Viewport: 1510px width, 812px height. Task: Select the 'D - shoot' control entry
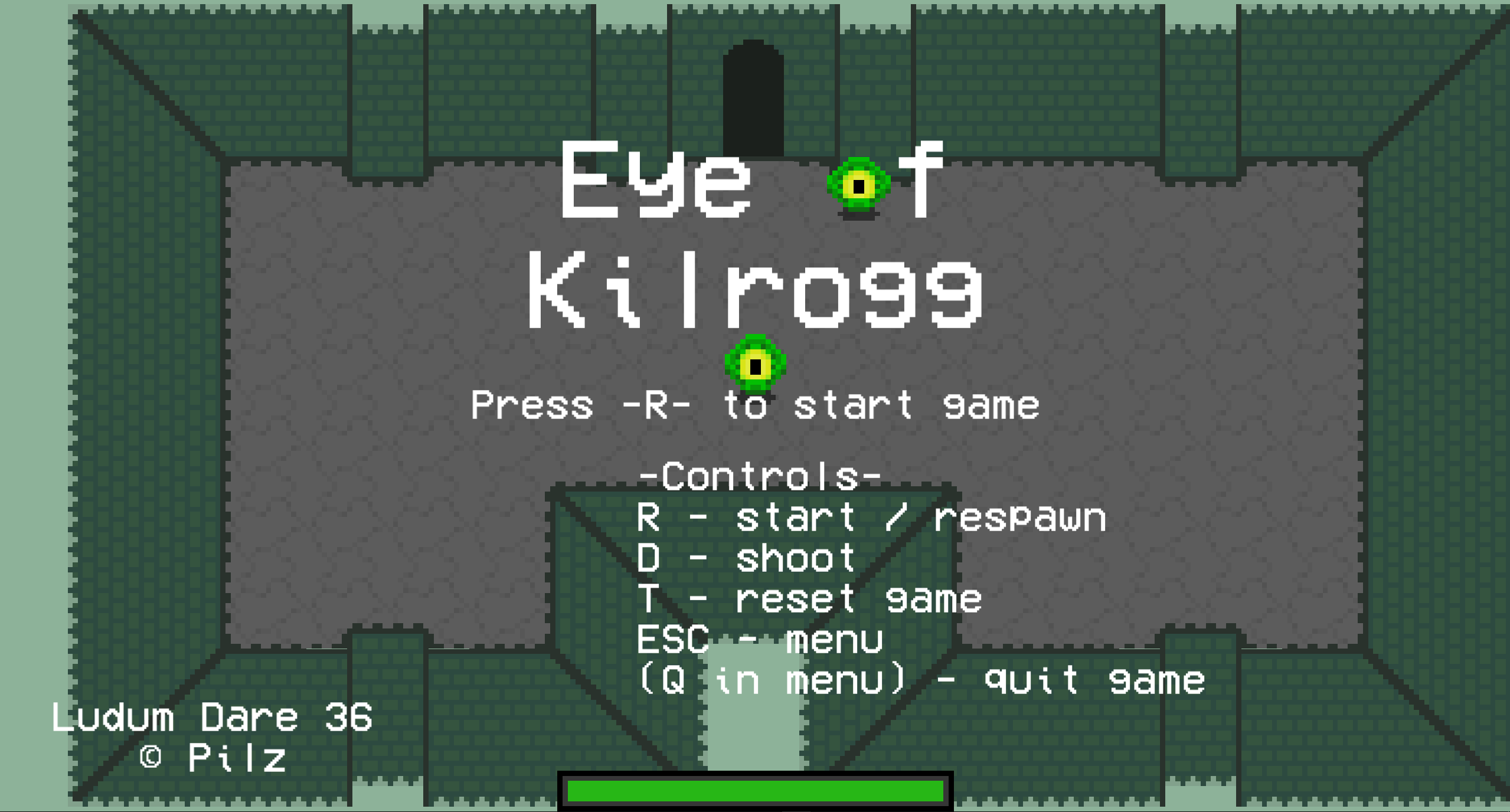(747, 558)
